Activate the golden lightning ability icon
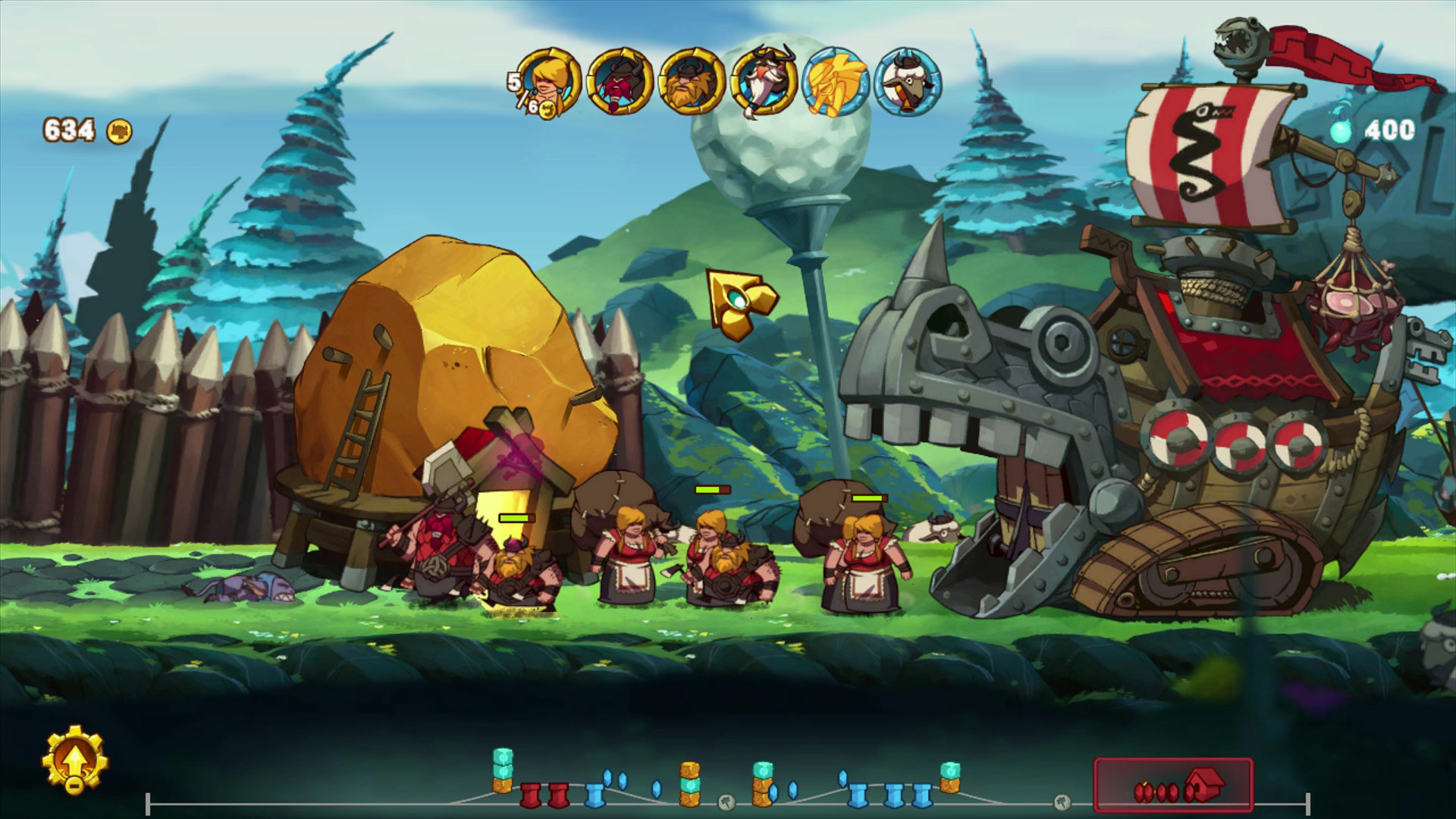This screenshot has width=1456, height=819. [x=836, y=82]
